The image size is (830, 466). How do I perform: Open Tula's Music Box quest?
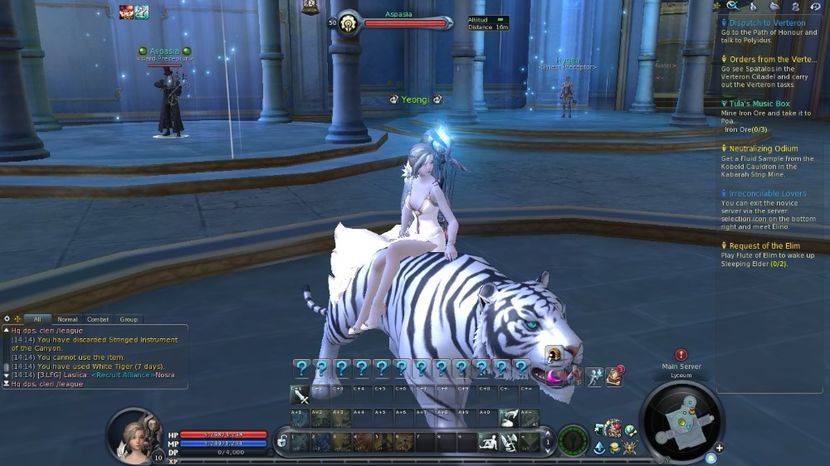pyautogui.click(x=756, y=103)
